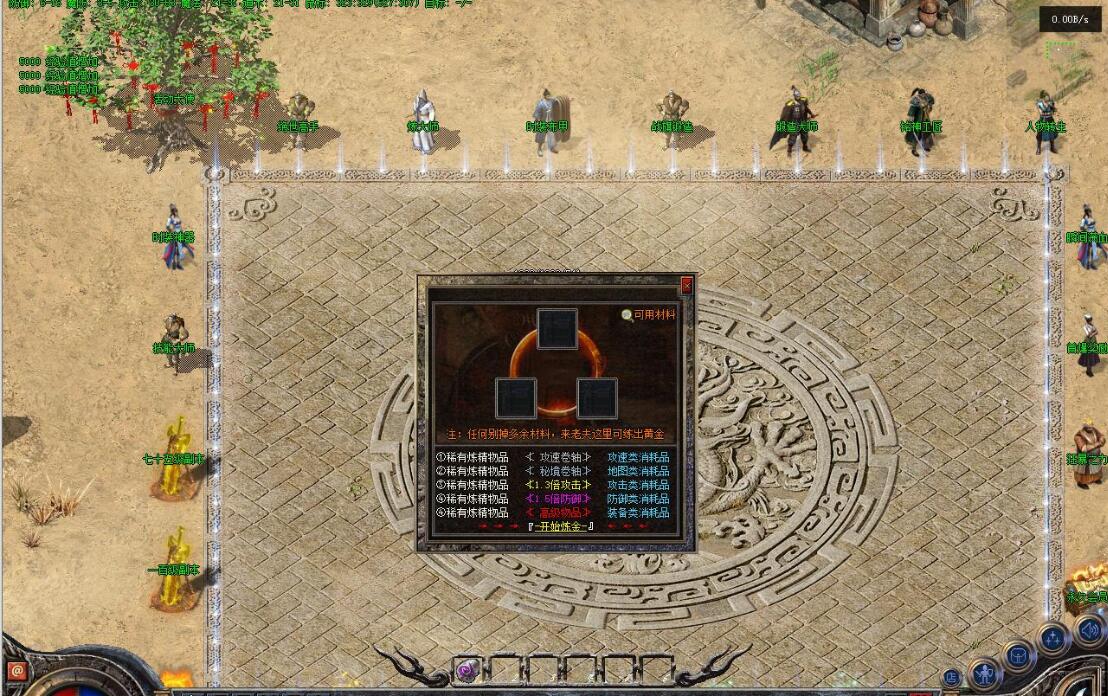Screen dimensions: 1108x696
Task: Choose the 秘境卷轴 option
Action: click(558, 471)
